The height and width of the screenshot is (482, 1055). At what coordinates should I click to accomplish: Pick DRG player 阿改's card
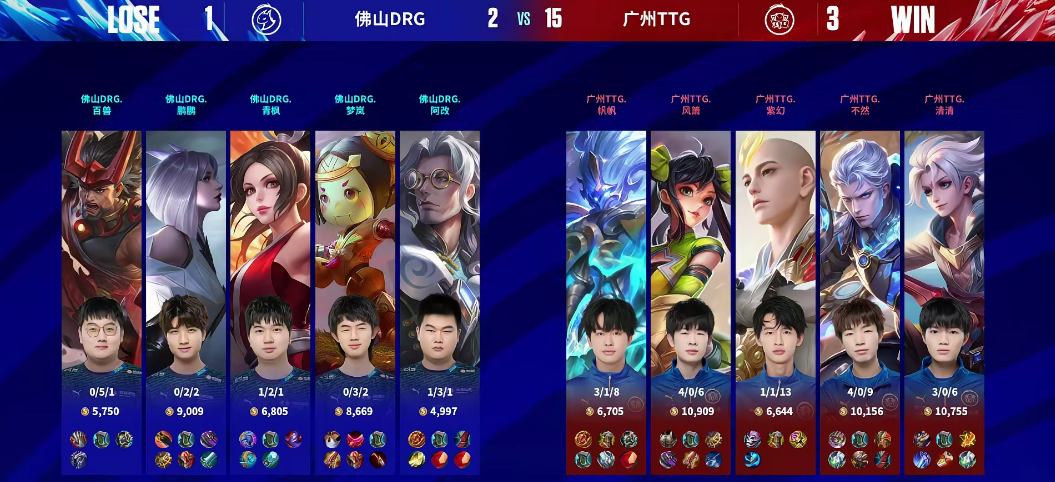[439, 300]
